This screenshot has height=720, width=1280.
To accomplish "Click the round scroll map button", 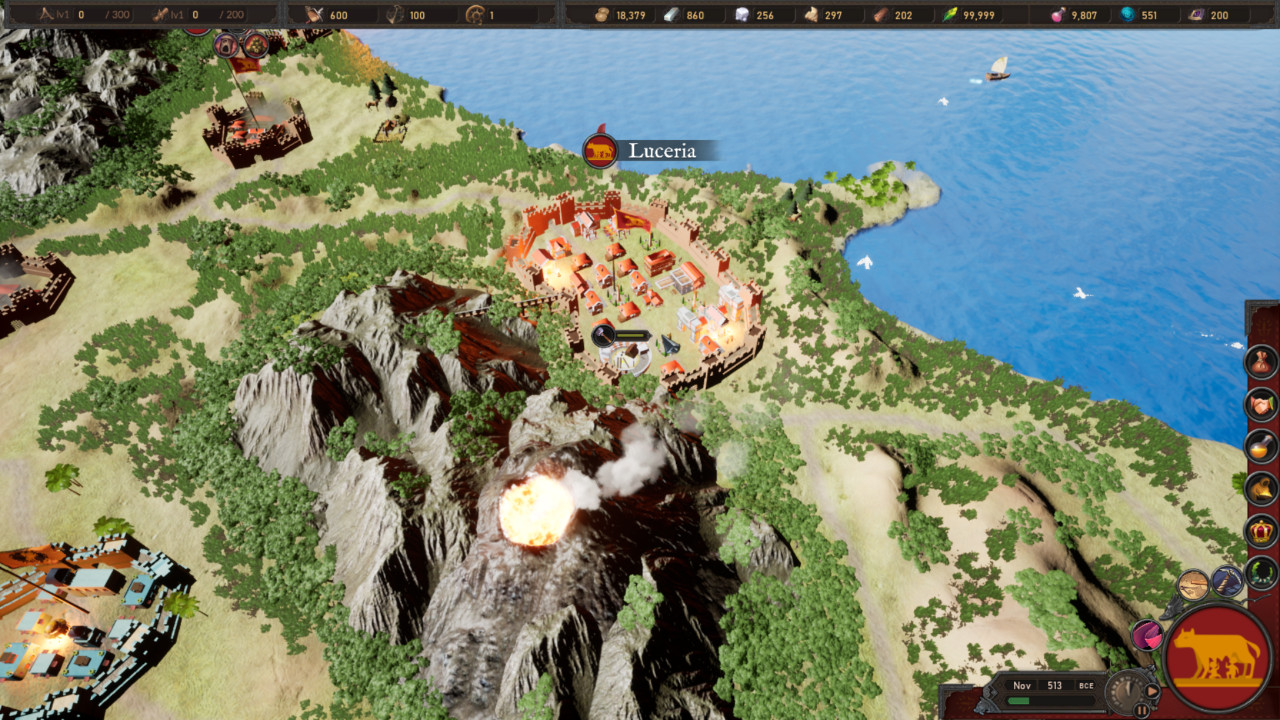I will tap(1193, 585).
